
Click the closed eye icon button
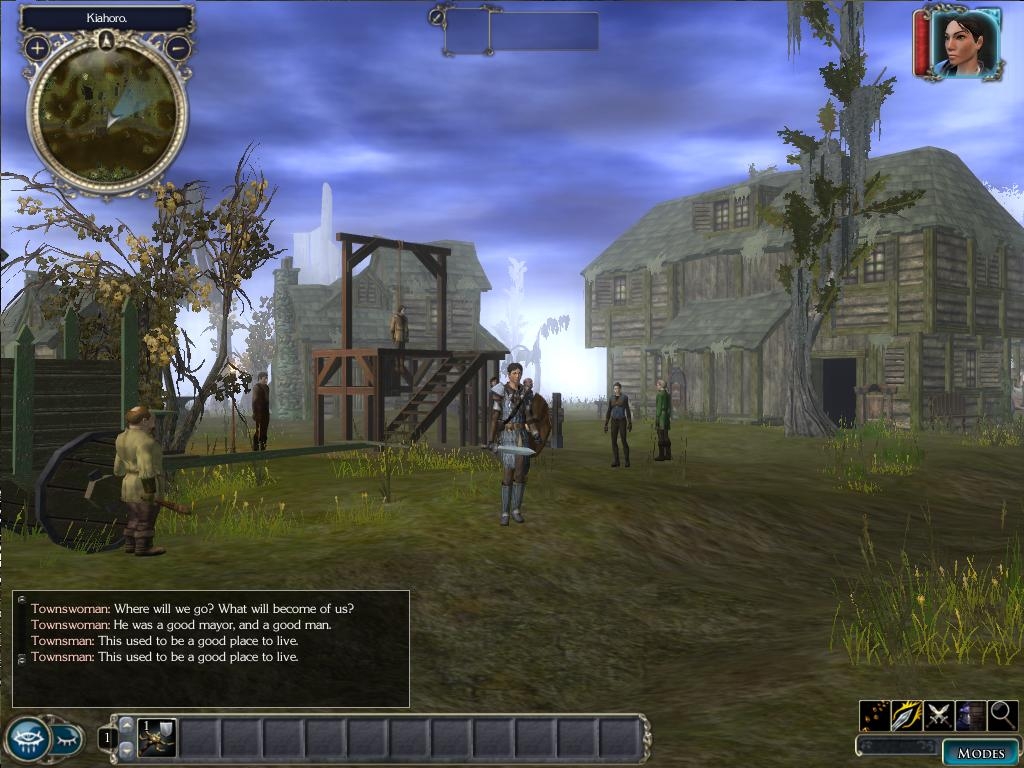[67, 740]
